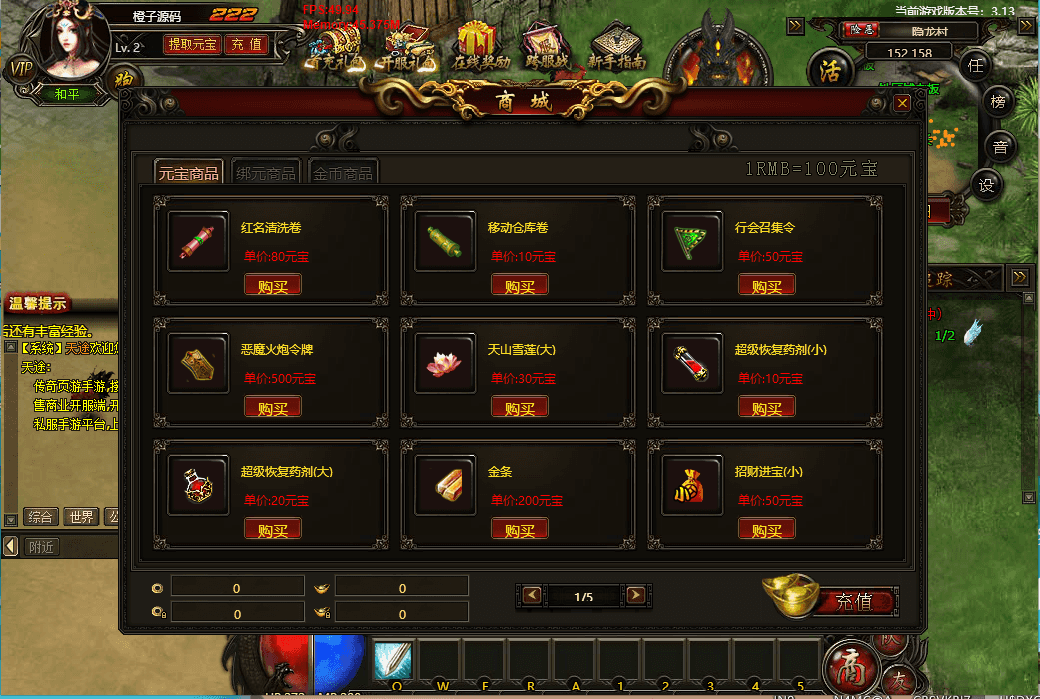Purchase the 恶魔火炮令牌
Image resolution: width=1040 pixels, height=699 pixels.
pyautogui.click(x=272, y=408)
